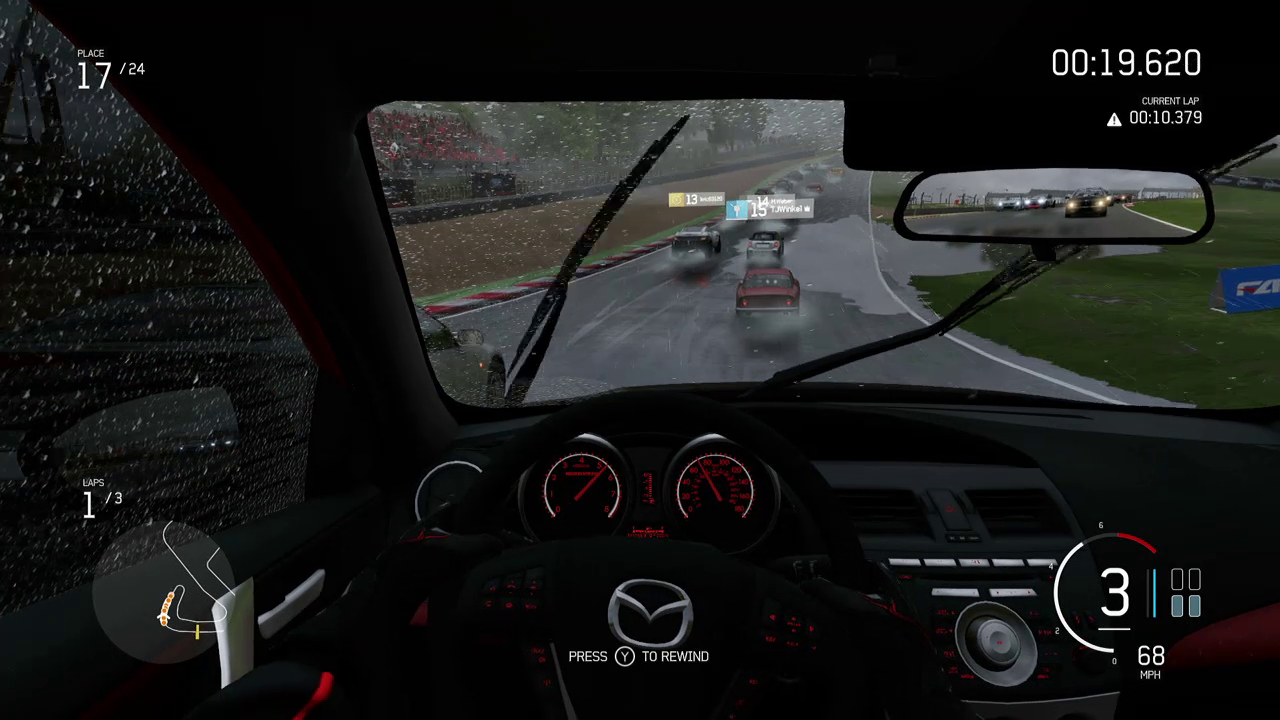Click the dirty lap warning triangle icon
The width and height of the screenshot is (1280, 720).
click(x=1114, y=119)
